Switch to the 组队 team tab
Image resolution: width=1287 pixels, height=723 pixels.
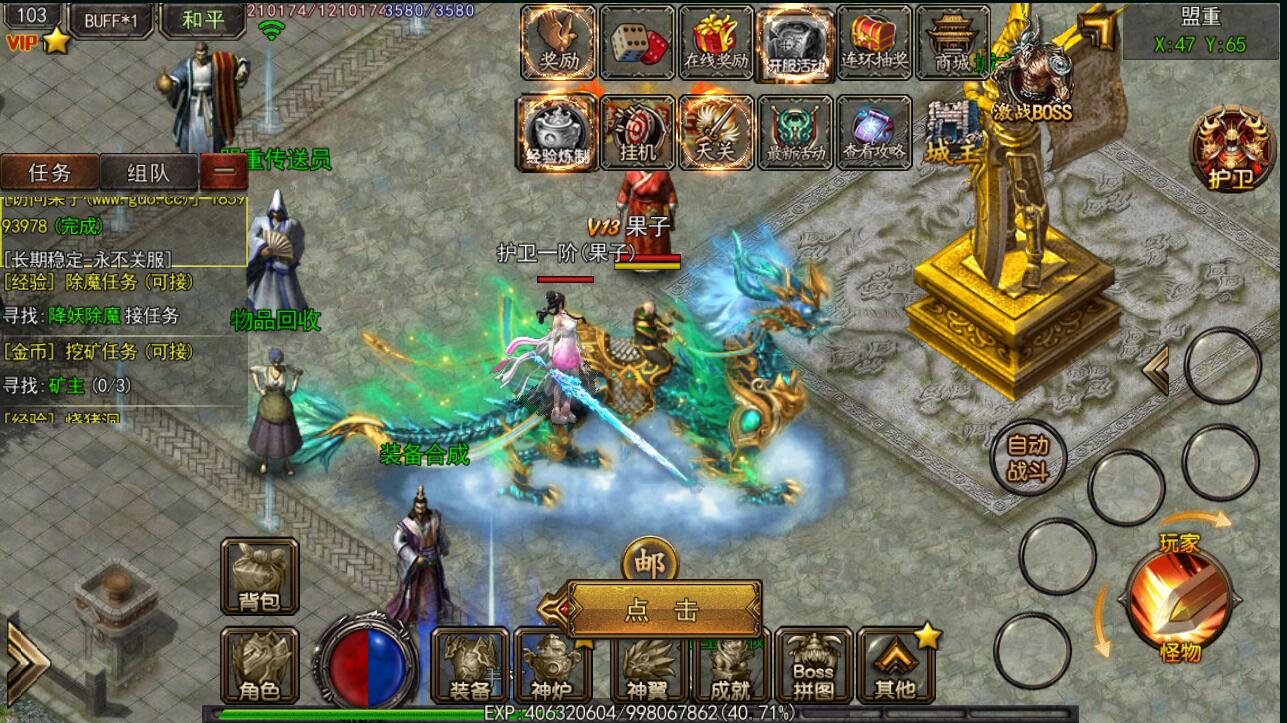click(148, 172)
